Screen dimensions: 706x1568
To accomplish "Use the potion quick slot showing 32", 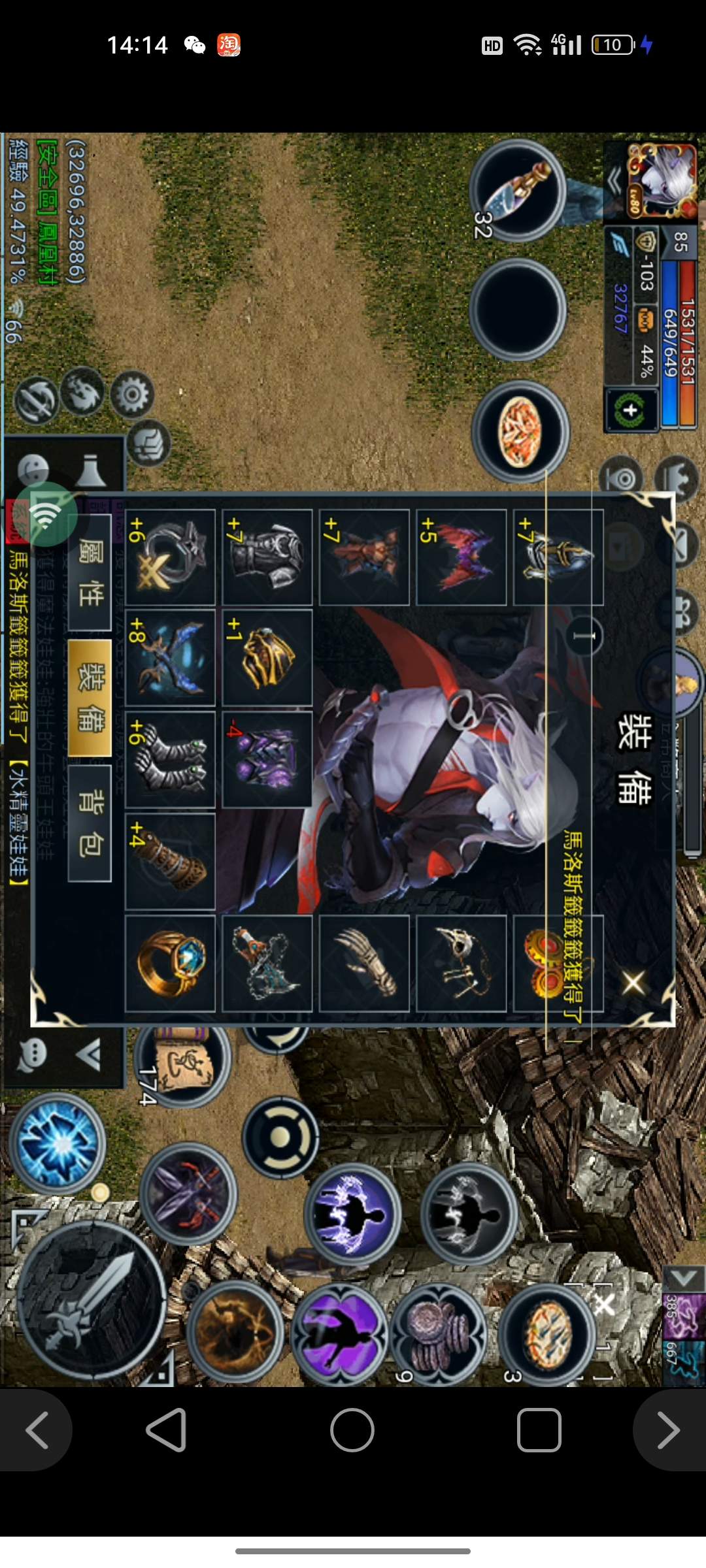I will pos(518,191).
